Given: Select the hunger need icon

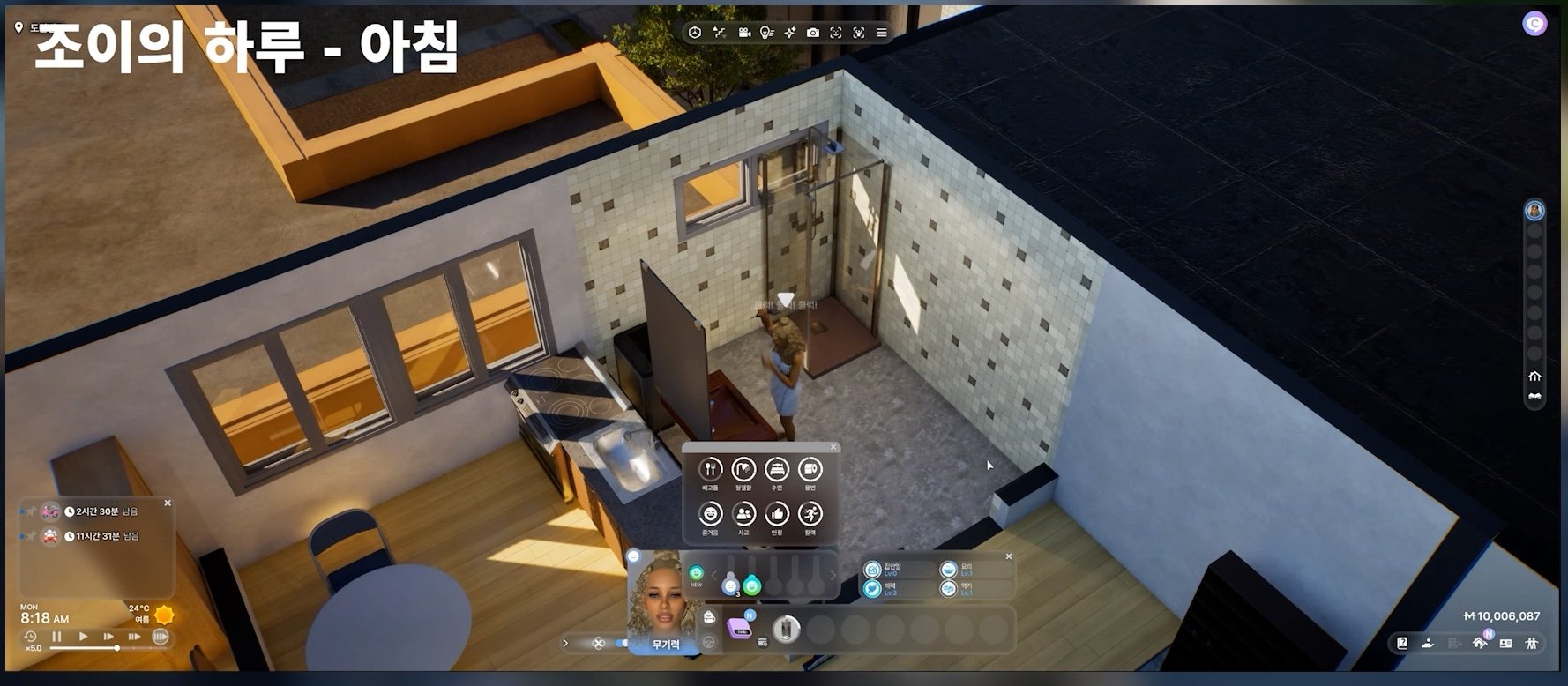Looking at the screenshot, I should (710, 469).
